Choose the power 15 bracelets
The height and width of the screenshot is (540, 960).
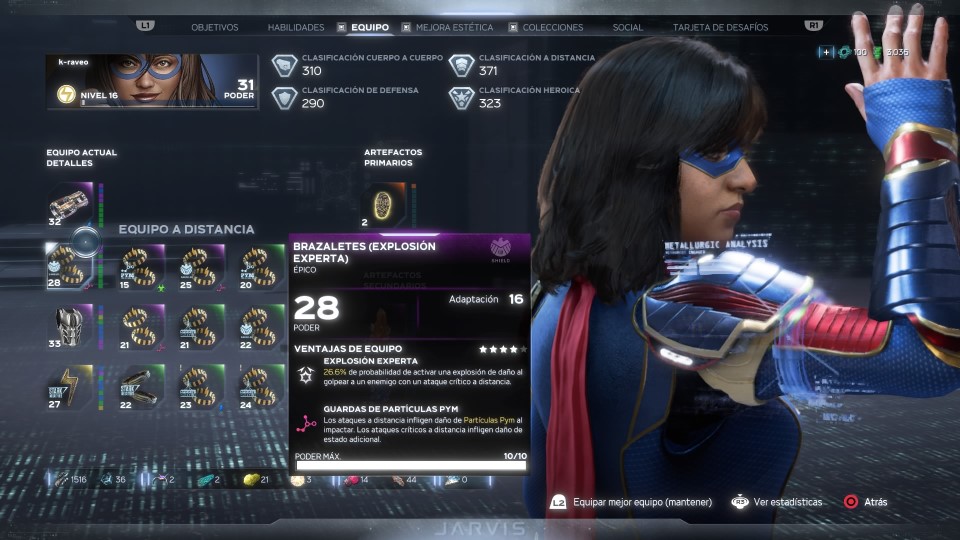coord(141,266)
